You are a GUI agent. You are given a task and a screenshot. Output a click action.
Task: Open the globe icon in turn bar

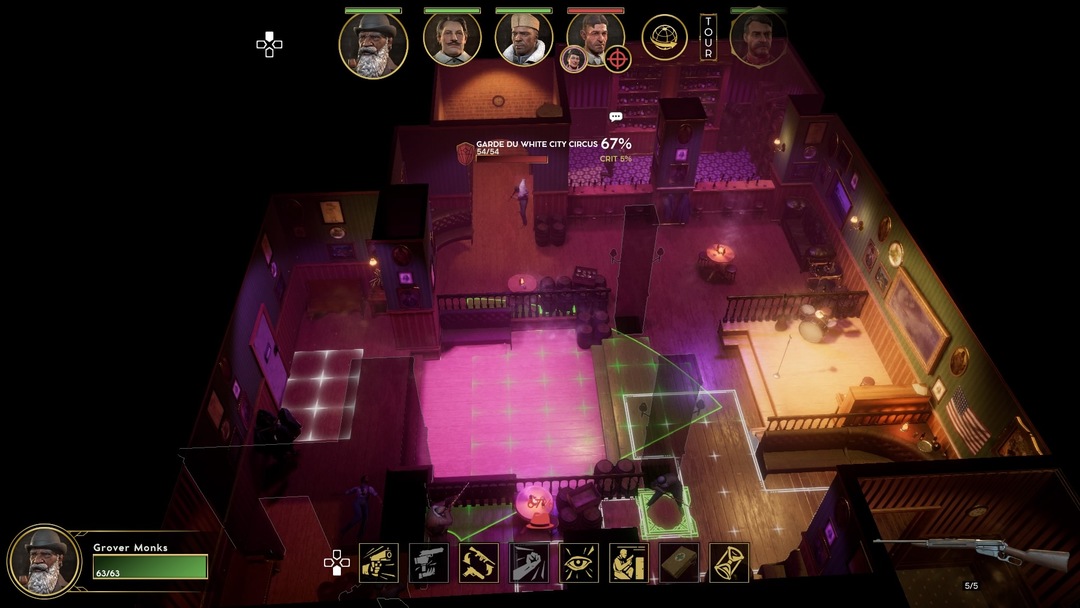point(664,38)
